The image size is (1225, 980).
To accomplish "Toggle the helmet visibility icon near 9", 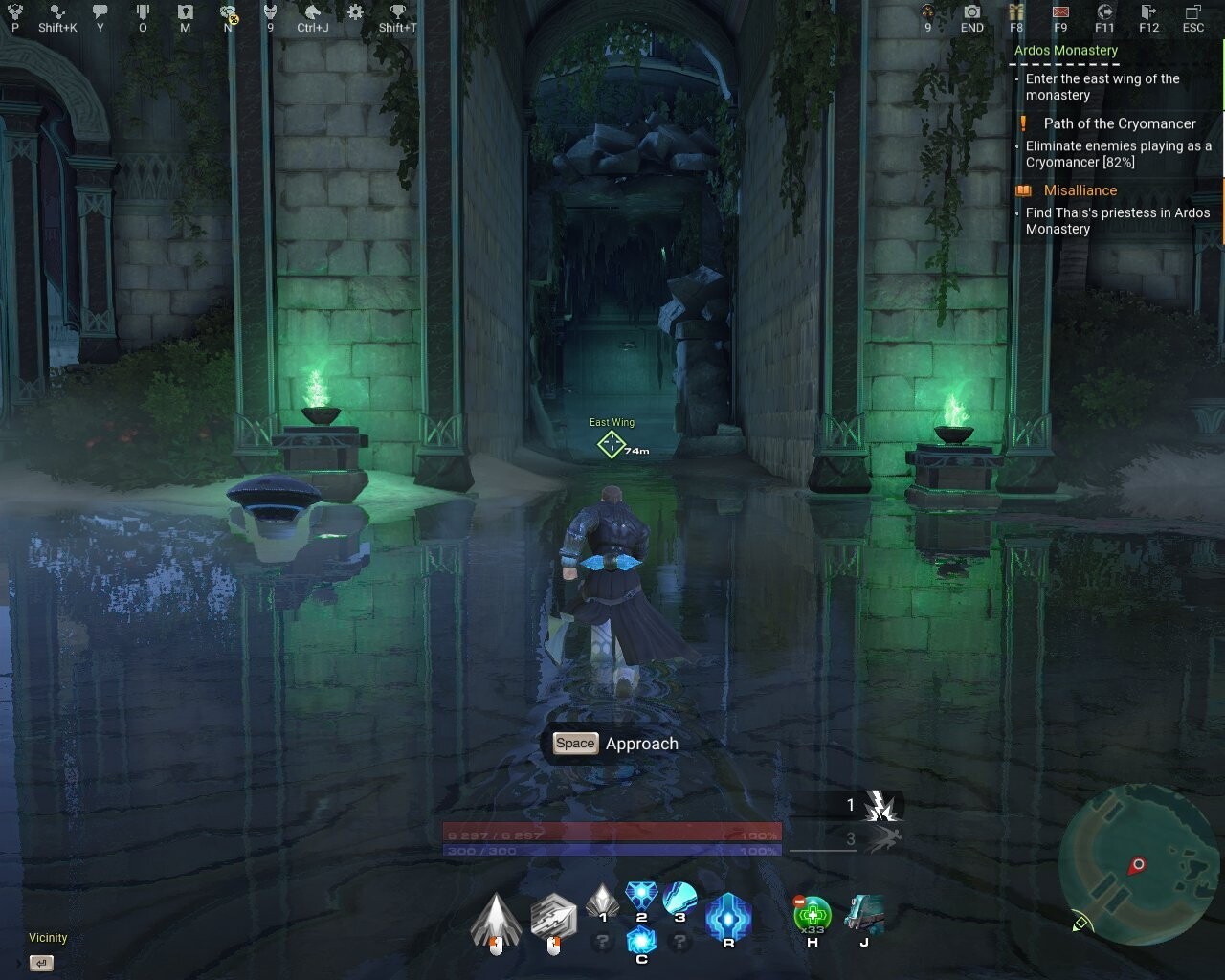I will click(x=269, y=14).
